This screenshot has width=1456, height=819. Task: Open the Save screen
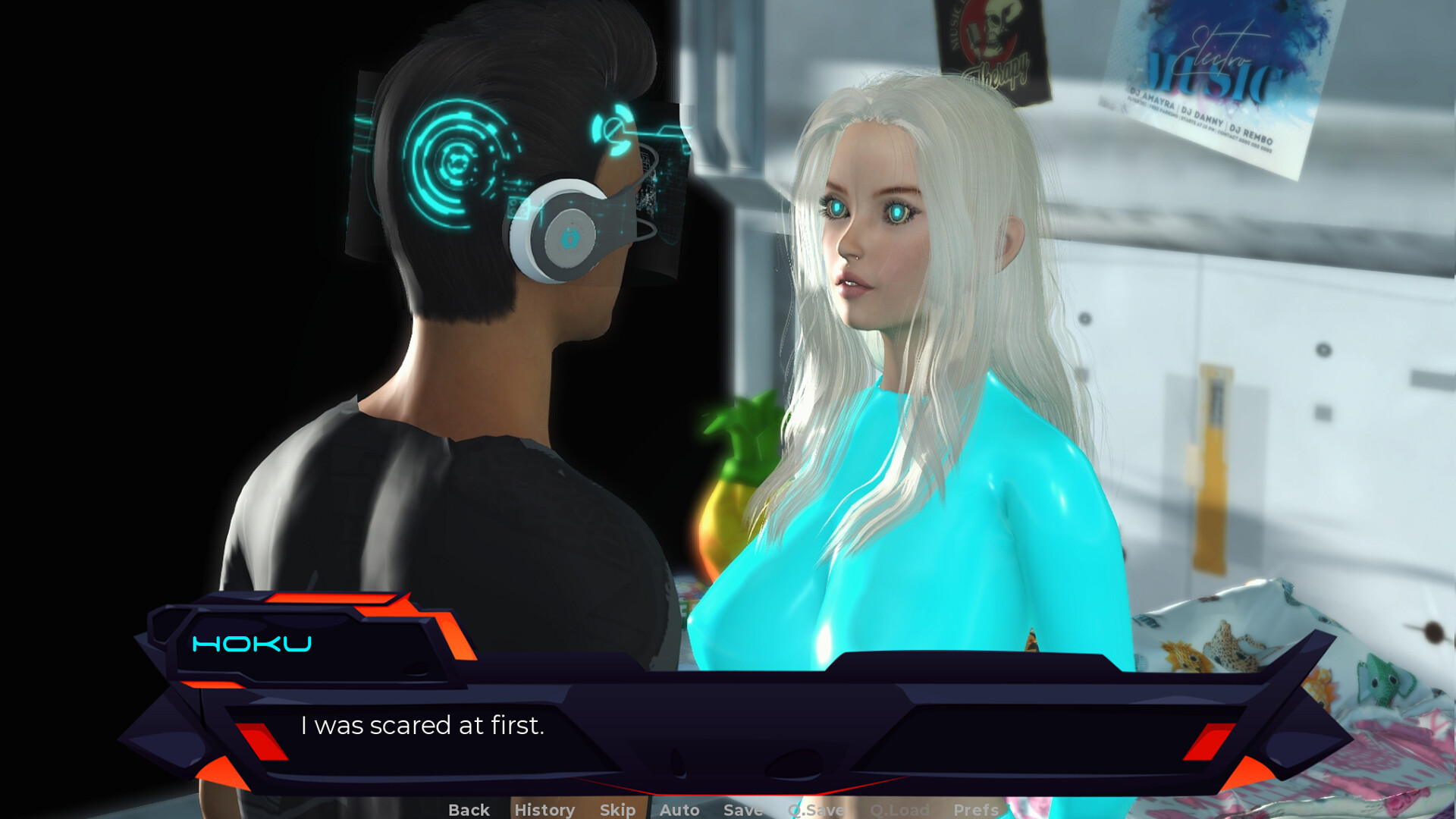[742, 809]
